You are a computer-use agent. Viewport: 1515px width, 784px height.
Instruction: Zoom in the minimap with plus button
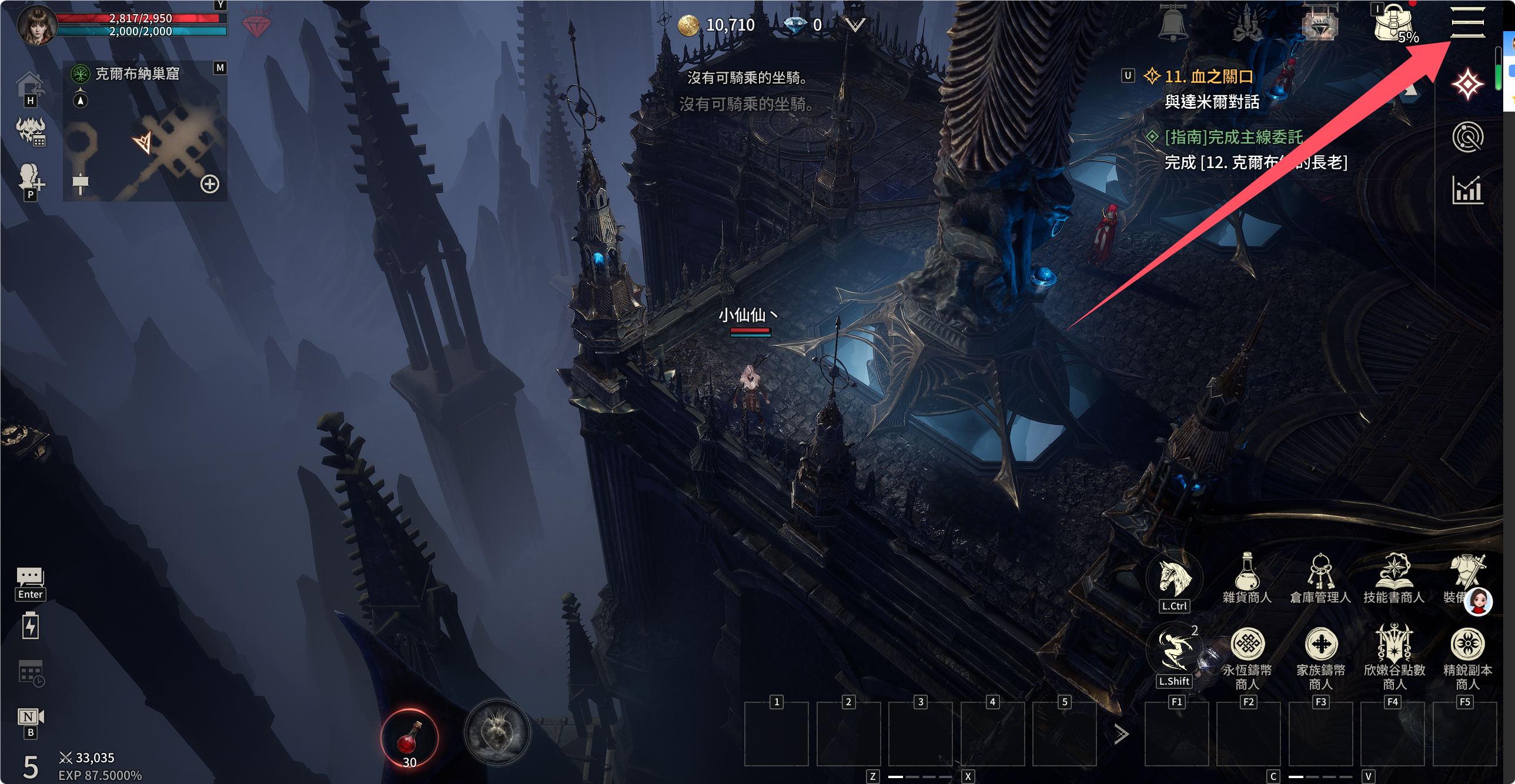coord(210,184)
